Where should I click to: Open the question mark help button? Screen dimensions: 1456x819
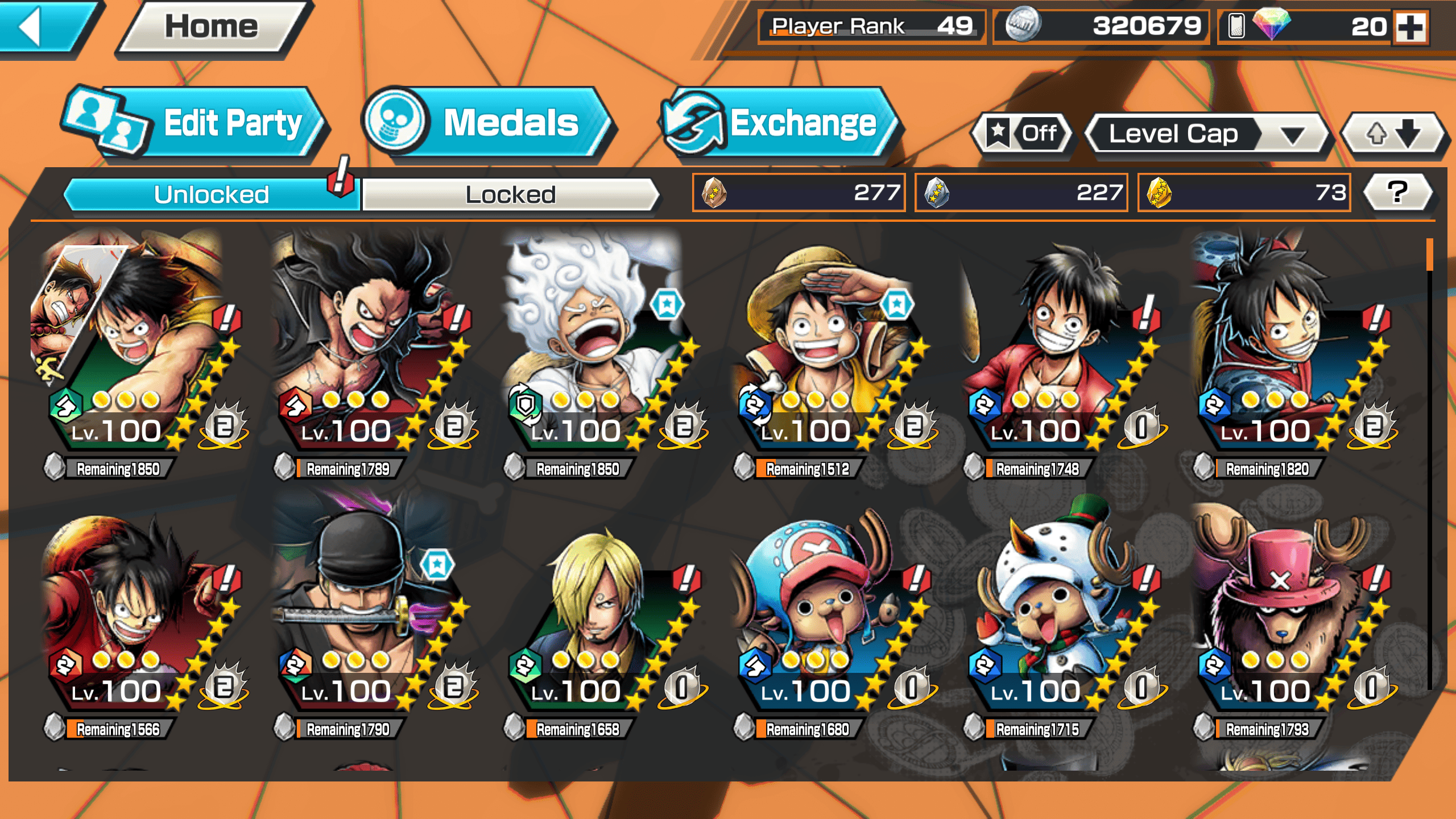(1397, 192)
